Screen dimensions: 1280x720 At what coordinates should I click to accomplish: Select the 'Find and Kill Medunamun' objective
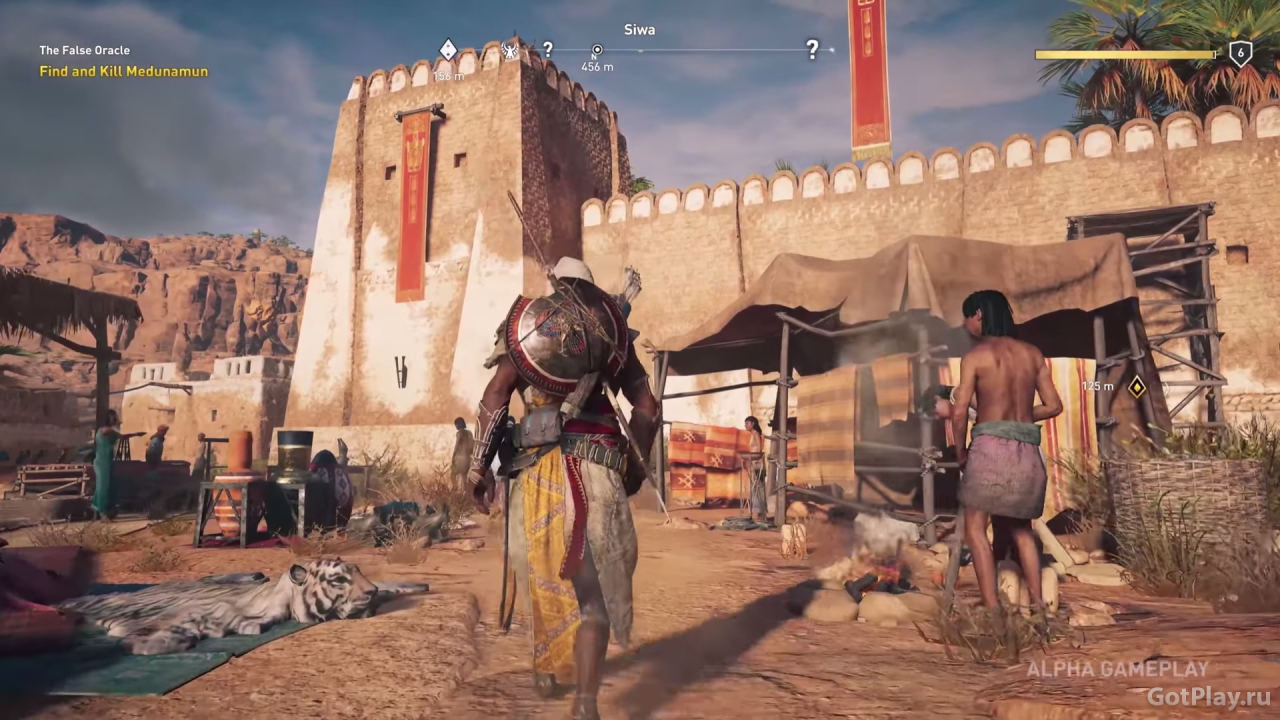click(x=124, y=71)
